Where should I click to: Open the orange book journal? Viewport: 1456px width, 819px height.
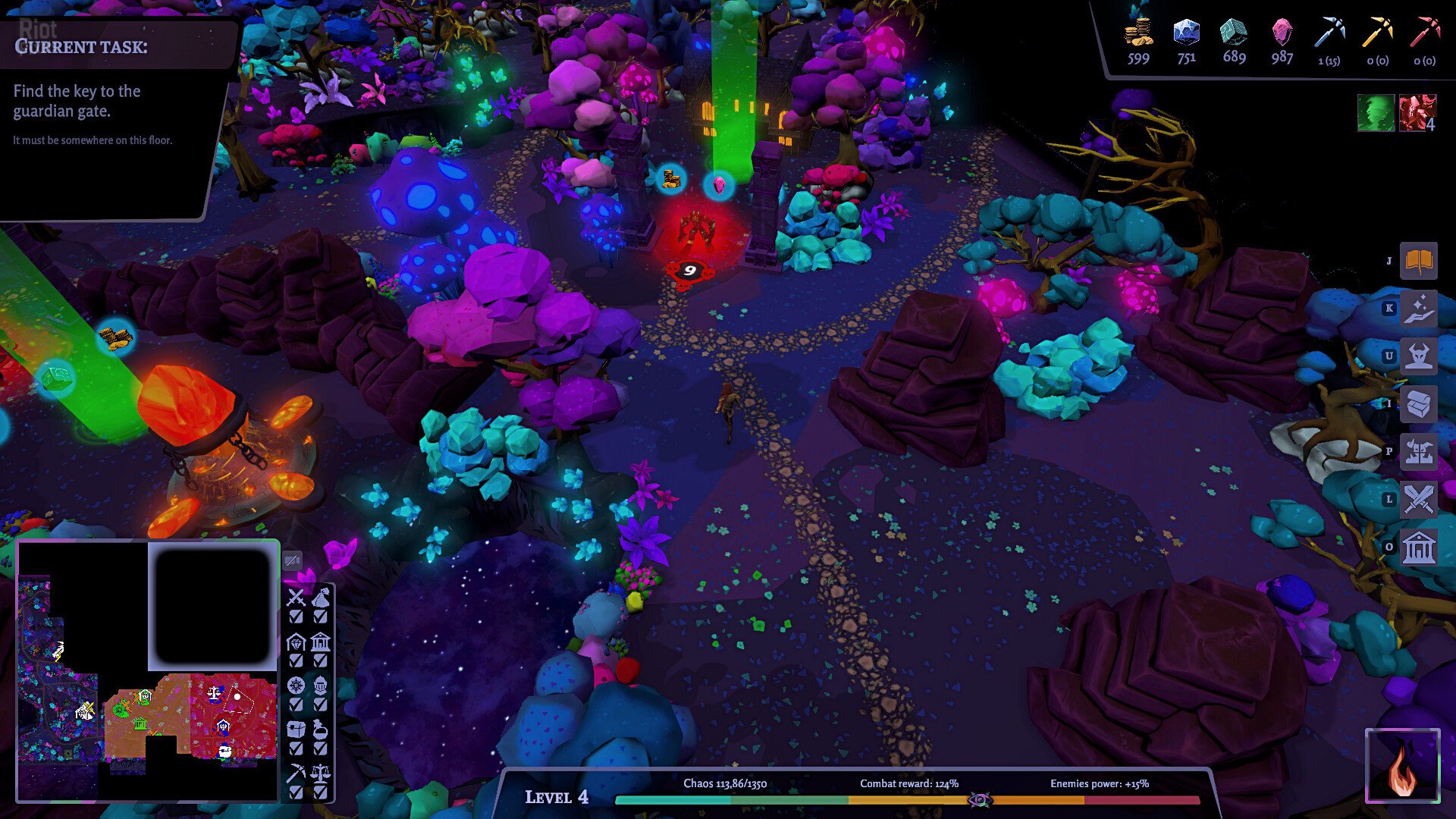pos(1418,261)
